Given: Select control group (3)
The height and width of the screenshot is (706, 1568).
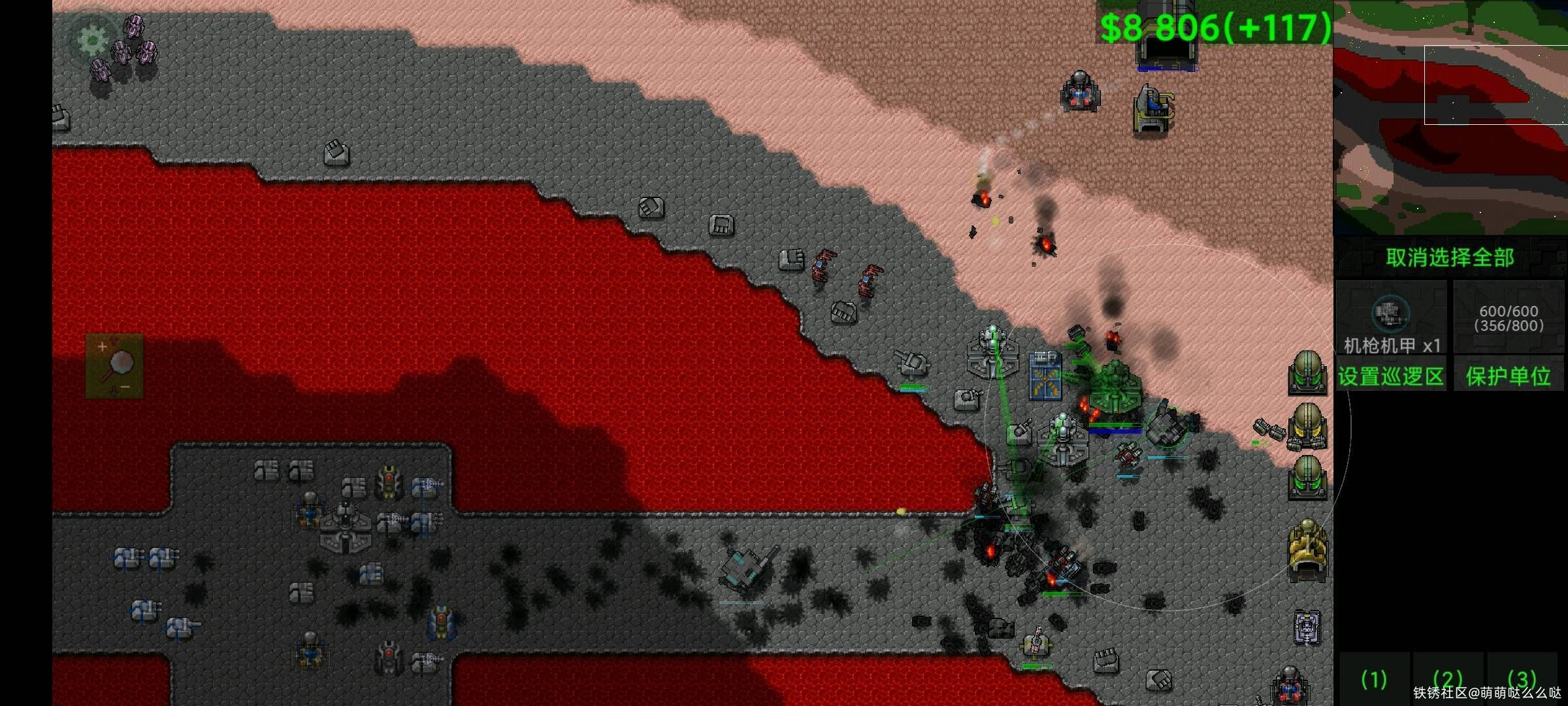Looking at the screenshot, I should (1522, 680).
